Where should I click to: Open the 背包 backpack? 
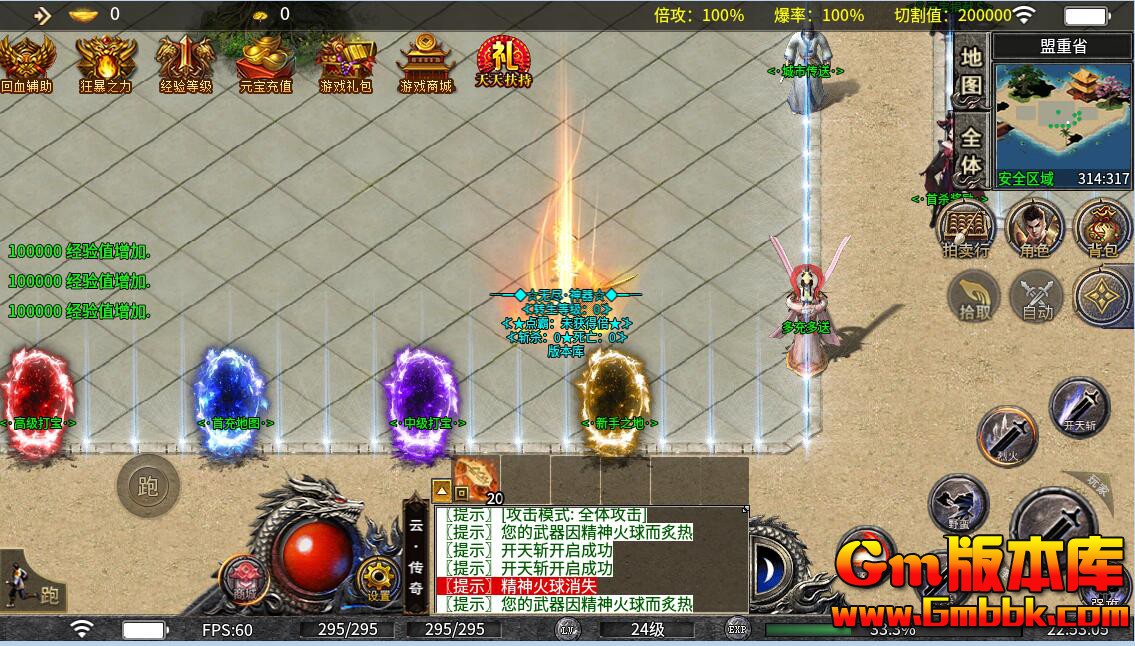[1102, 228]
